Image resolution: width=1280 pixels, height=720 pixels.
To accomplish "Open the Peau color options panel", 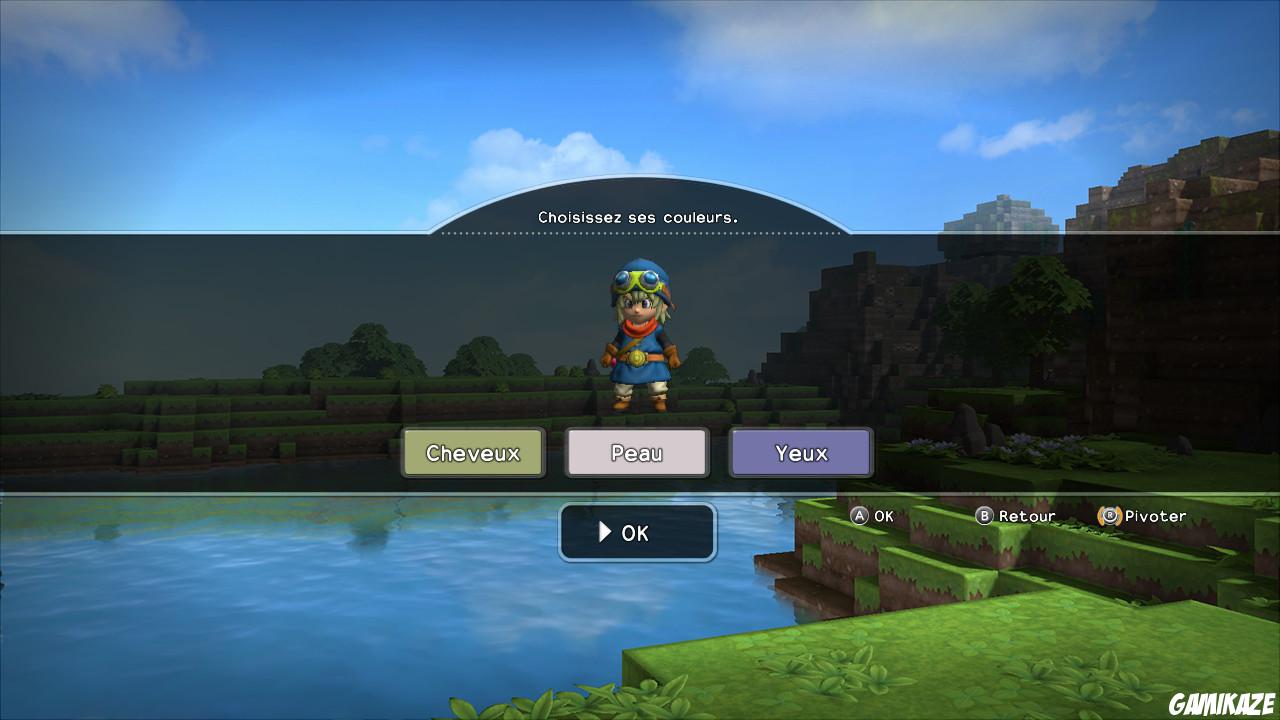I will point(637,452).
